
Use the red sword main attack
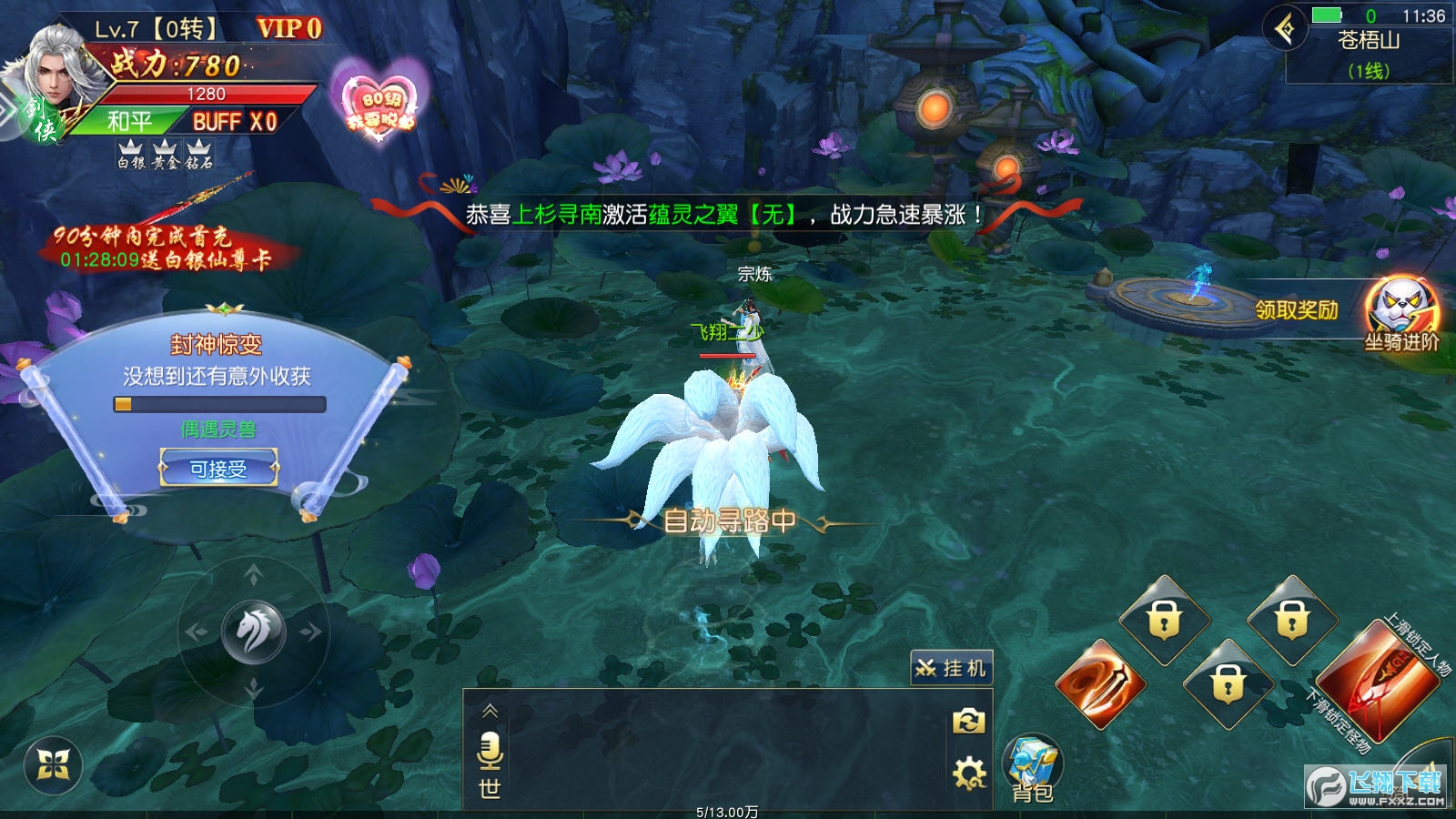1375,682
